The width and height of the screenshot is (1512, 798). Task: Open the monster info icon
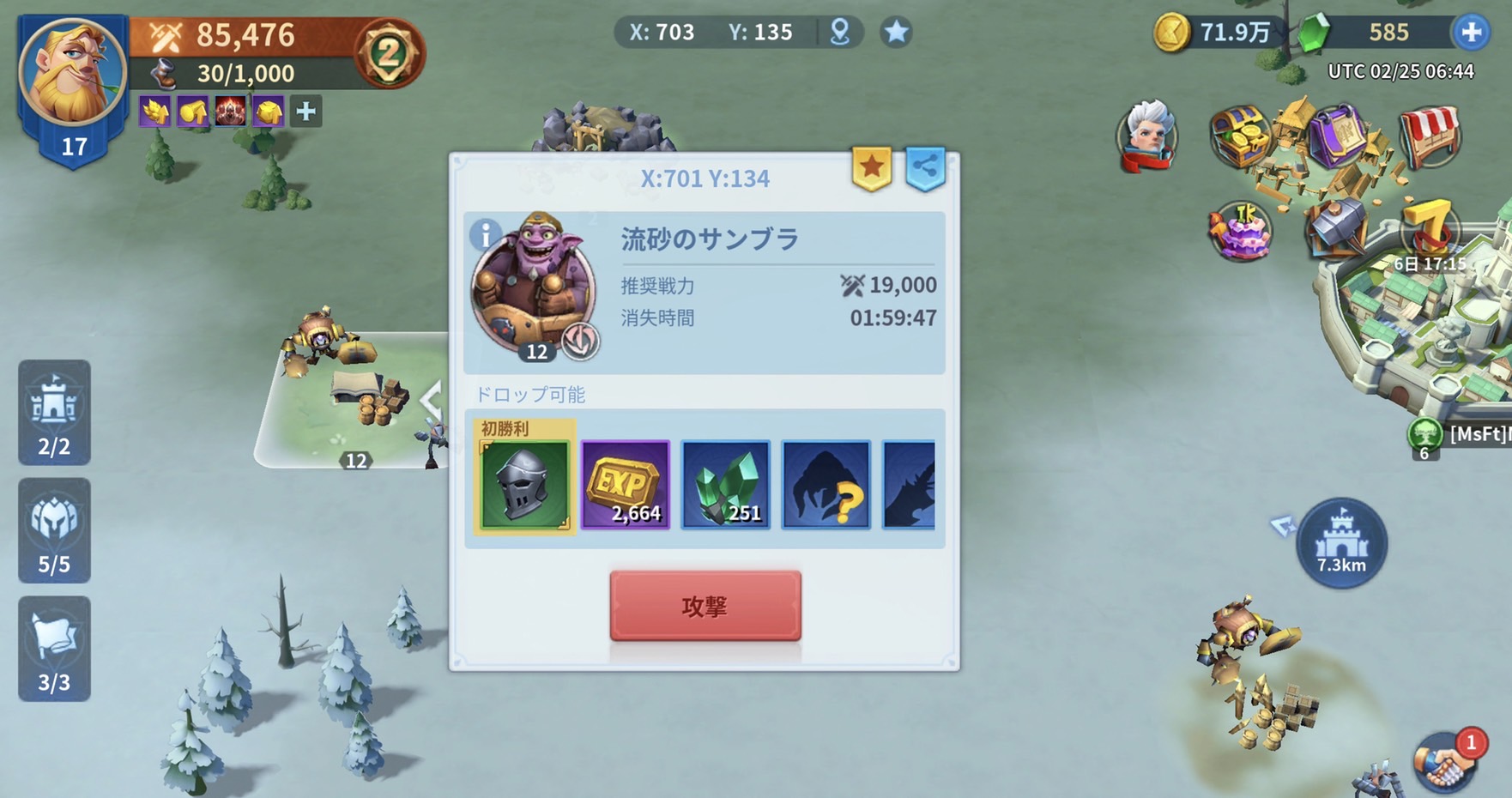[485, 233]
